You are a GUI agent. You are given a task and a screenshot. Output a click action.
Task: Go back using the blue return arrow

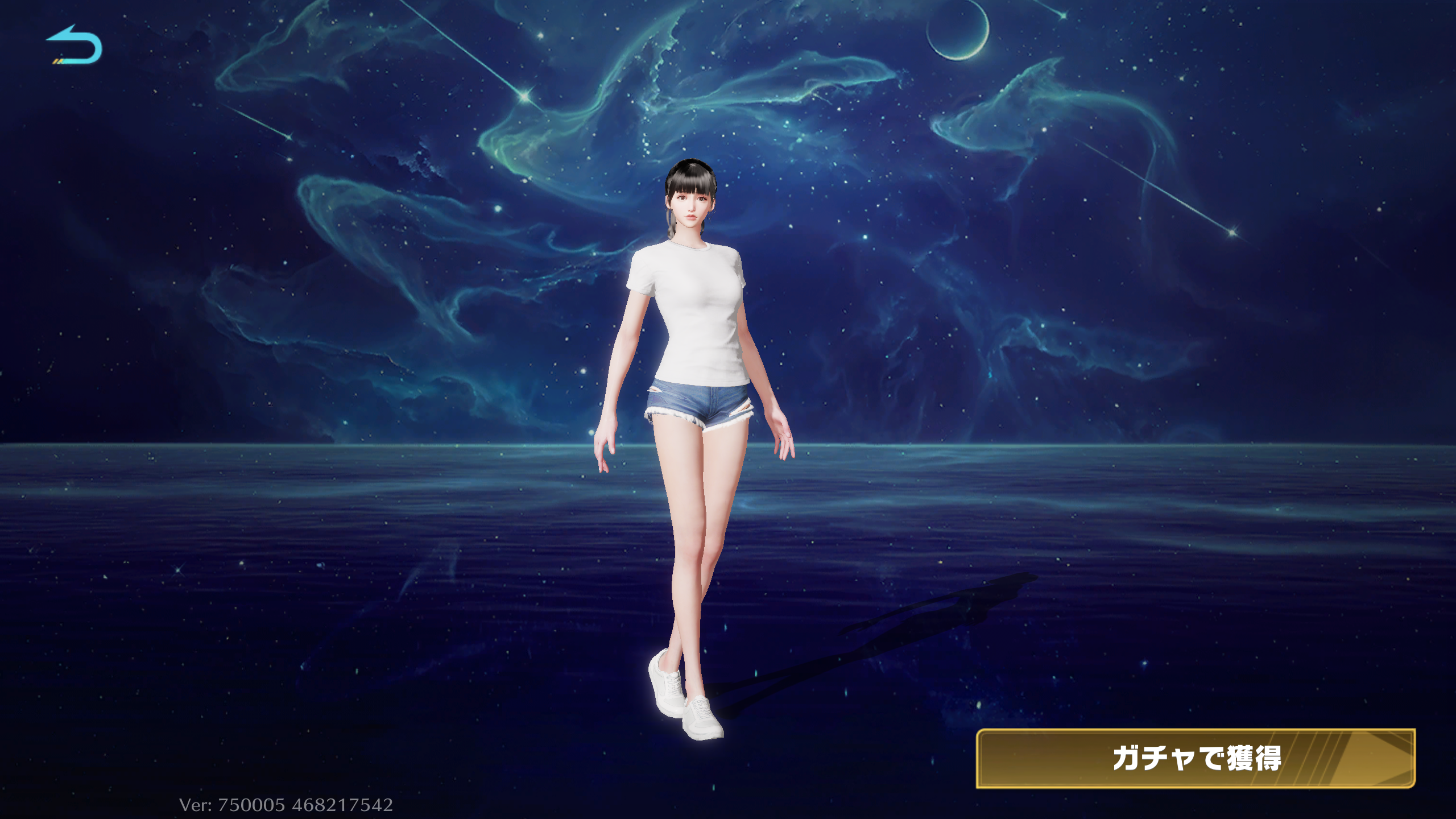pos(75,45)
